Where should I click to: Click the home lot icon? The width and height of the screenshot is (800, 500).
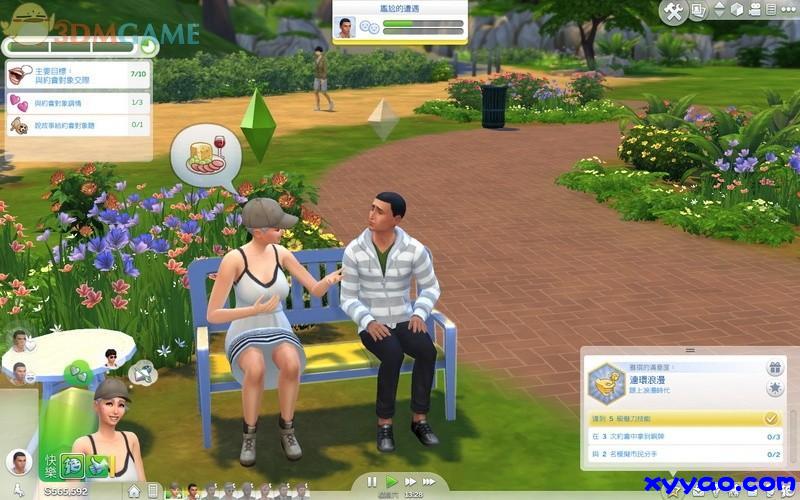pos(134,492)
